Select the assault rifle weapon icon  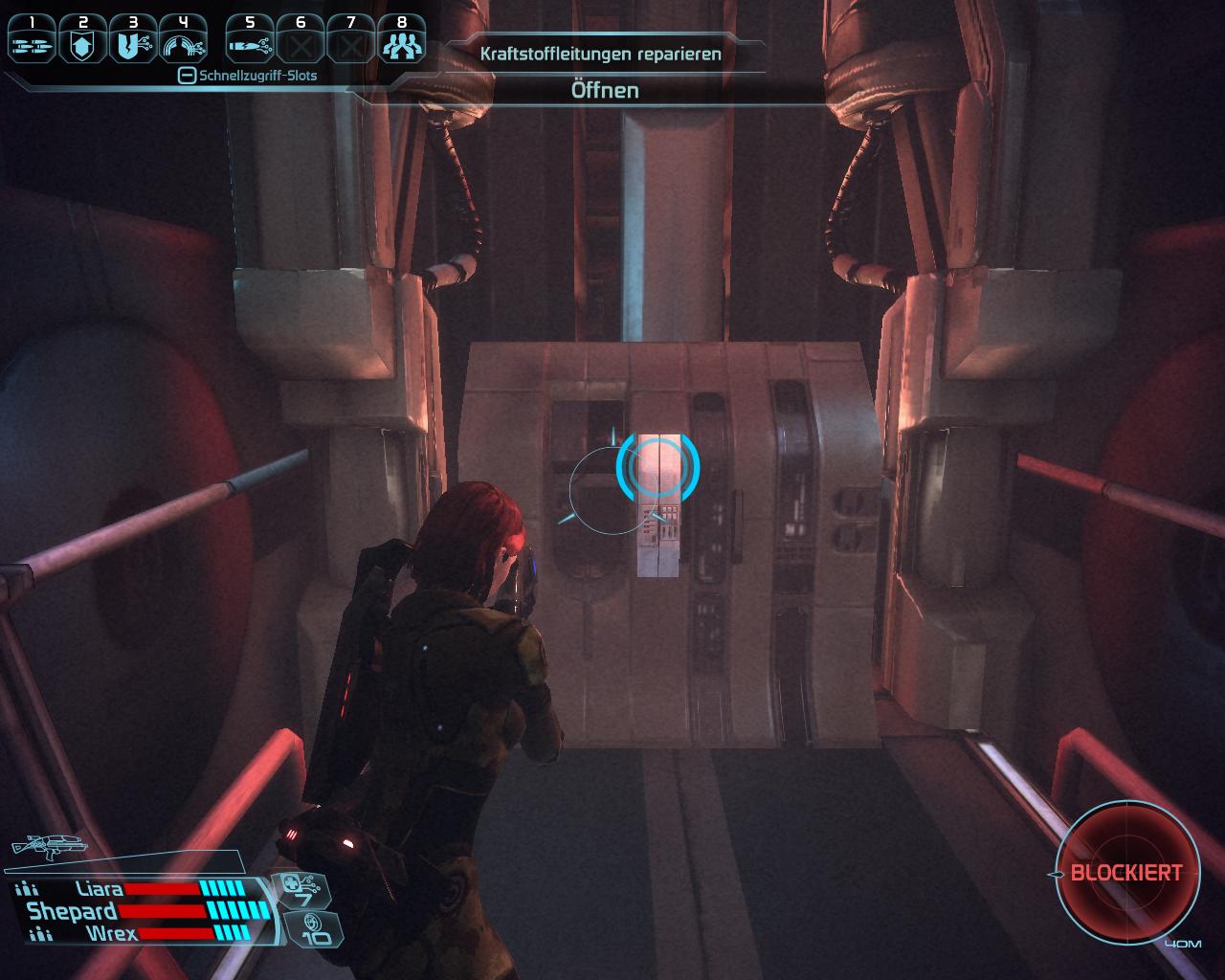click(x=48, y=845)
